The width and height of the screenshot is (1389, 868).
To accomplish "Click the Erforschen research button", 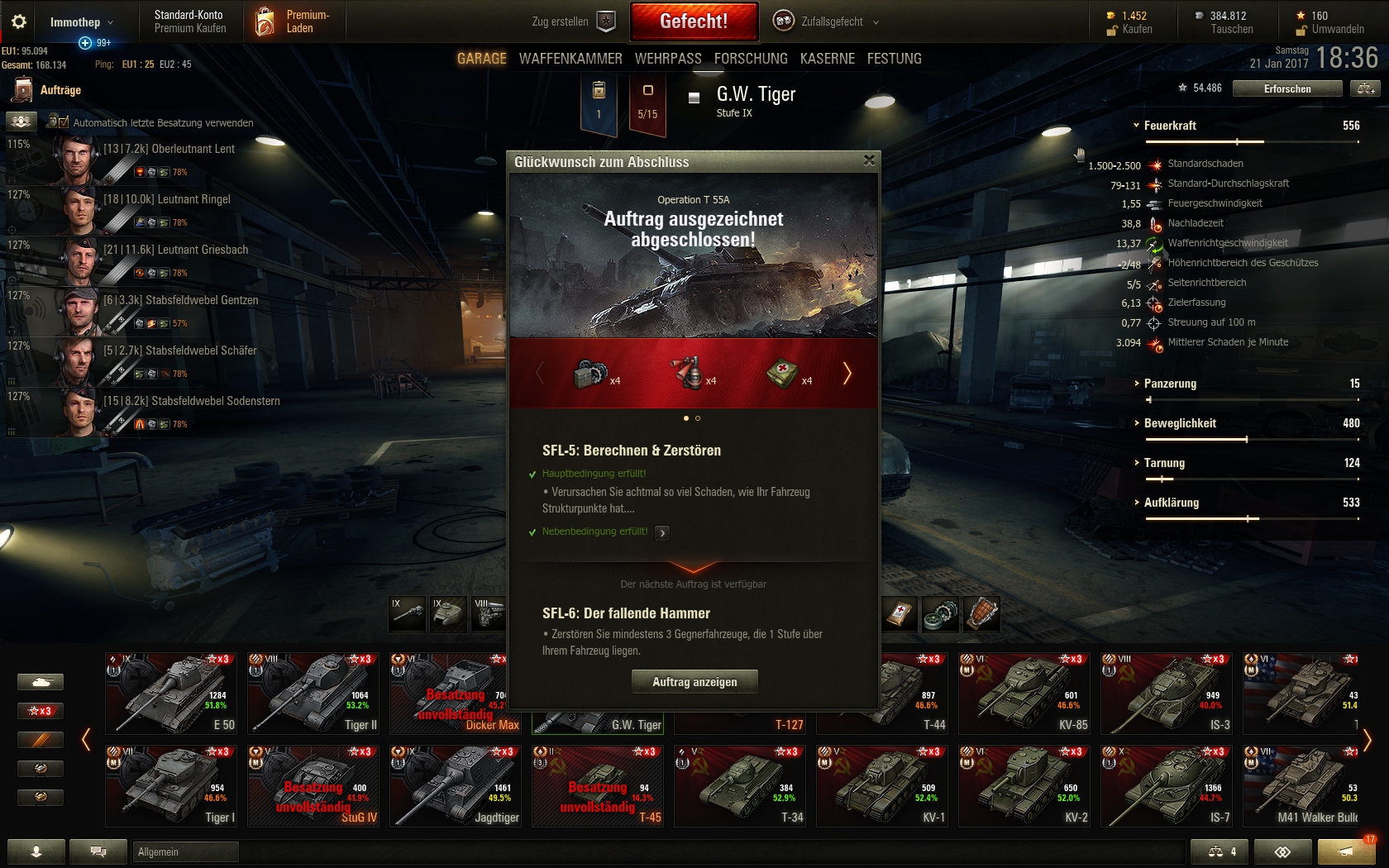I will pos(1286,88).
